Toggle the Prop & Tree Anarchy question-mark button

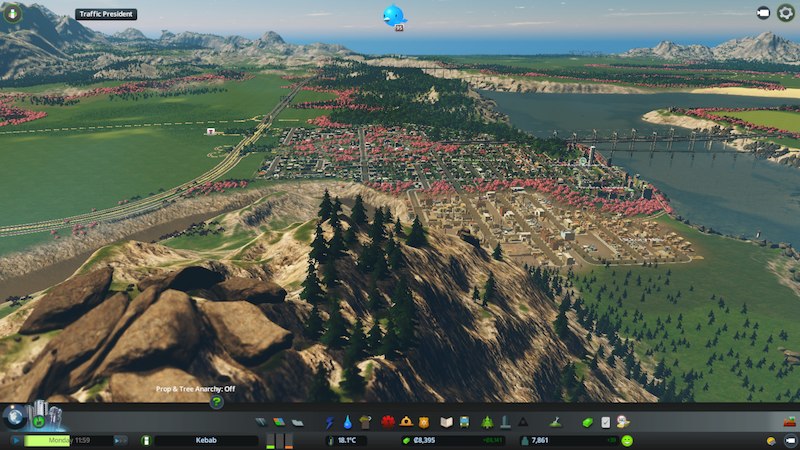tap(216, 401)
